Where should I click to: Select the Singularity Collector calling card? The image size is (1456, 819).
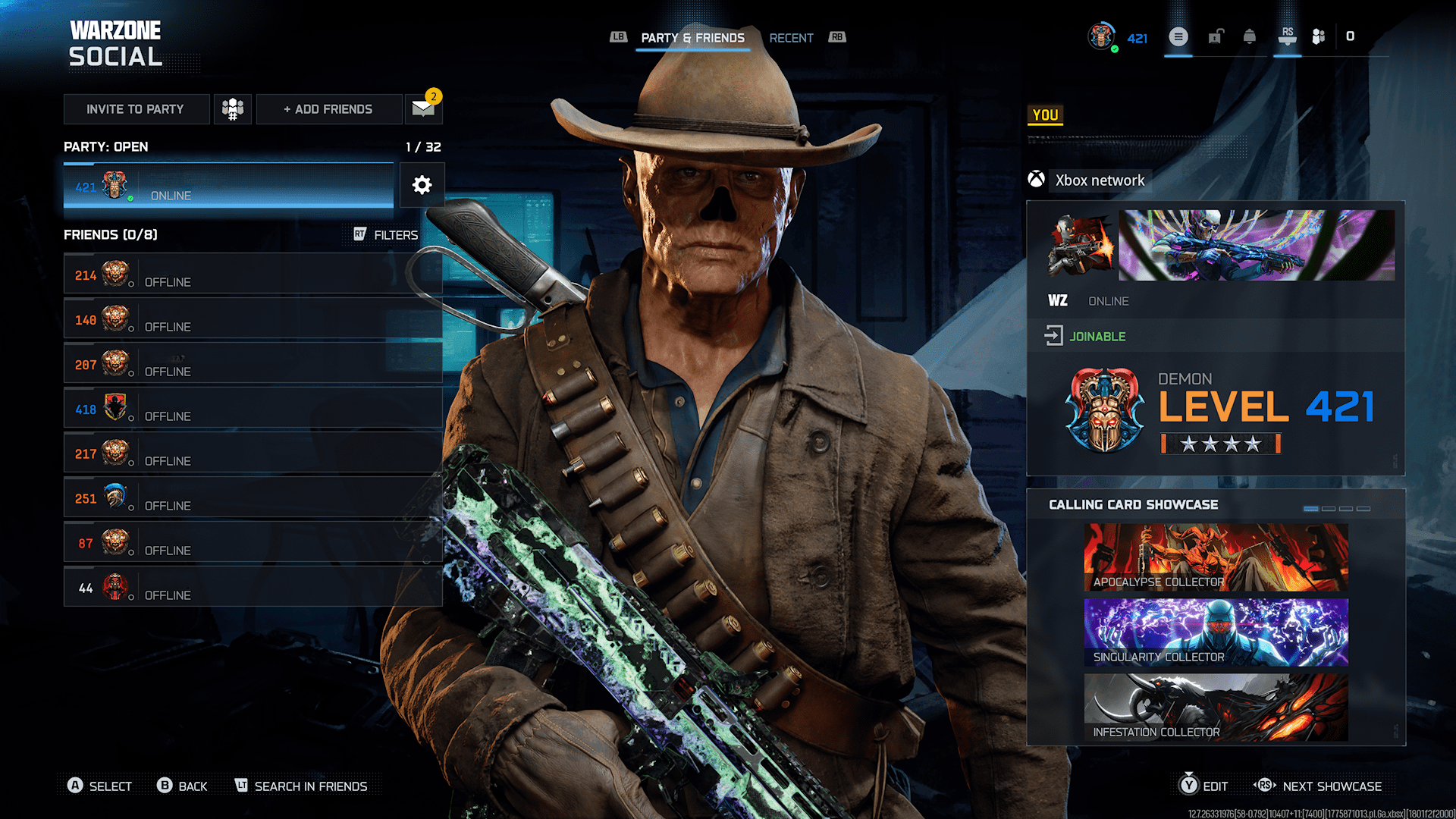[x=1215, y=632]
